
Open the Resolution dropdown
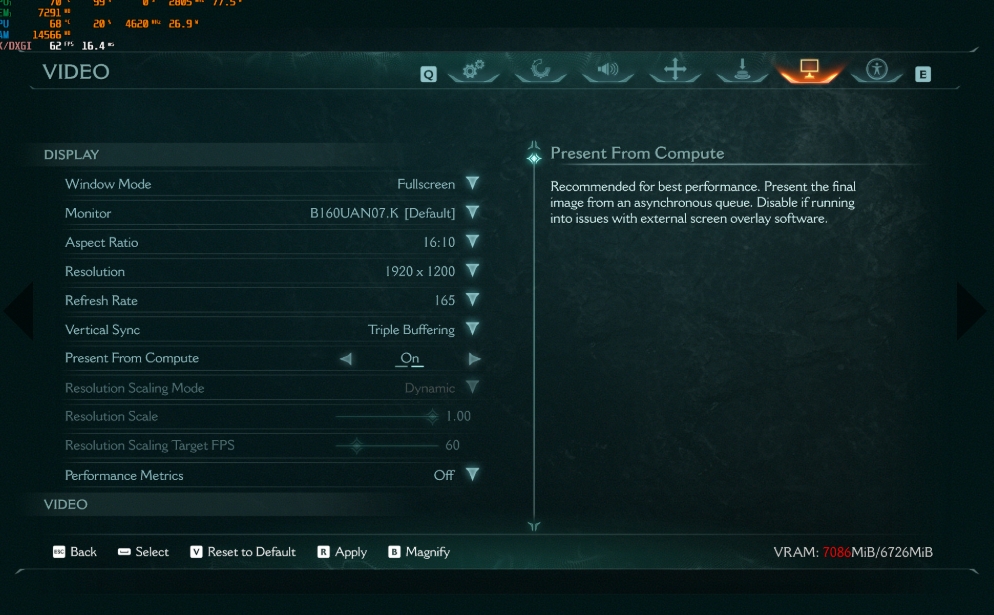(472, 271)
